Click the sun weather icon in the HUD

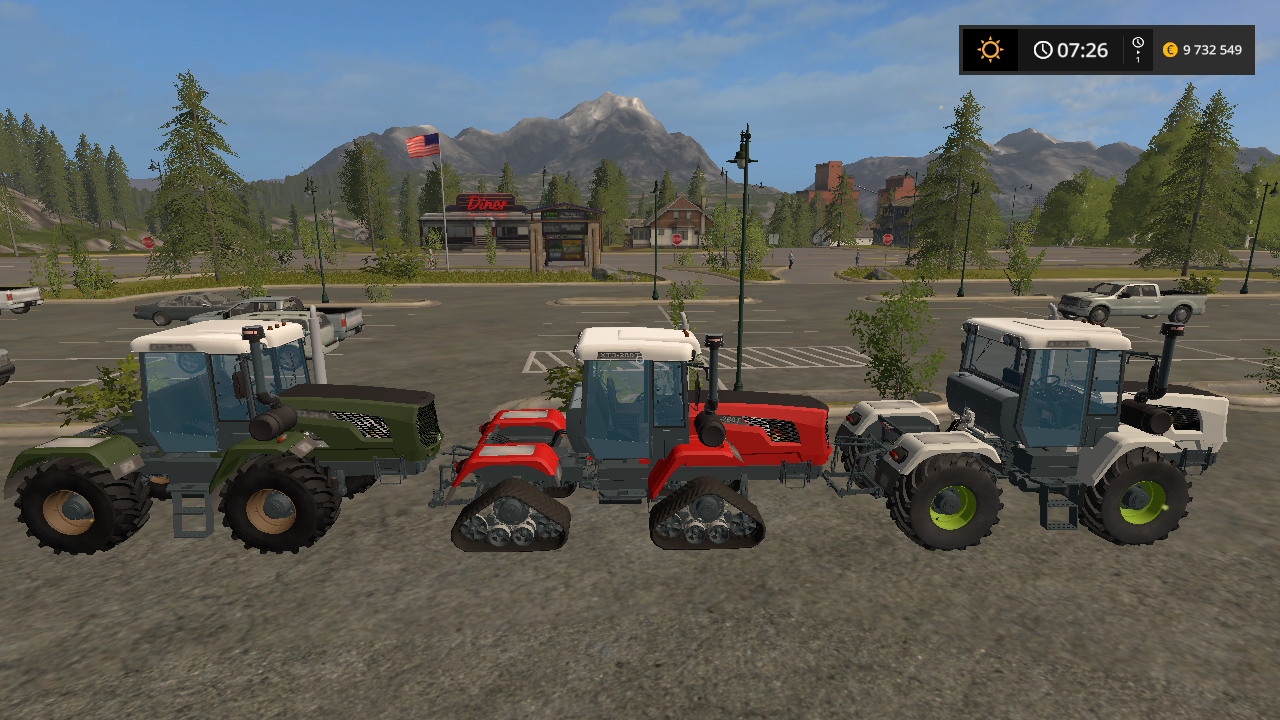coord(989,49)
